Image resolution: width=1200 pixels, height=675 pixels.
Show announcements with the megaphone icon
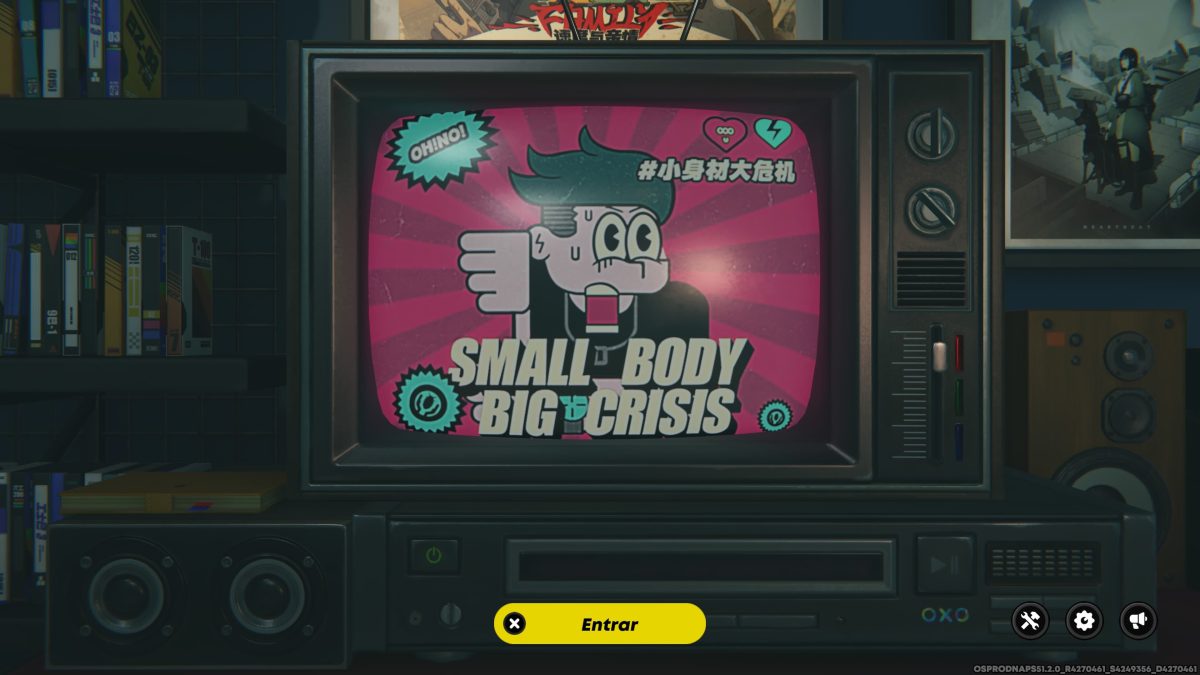1138,621
